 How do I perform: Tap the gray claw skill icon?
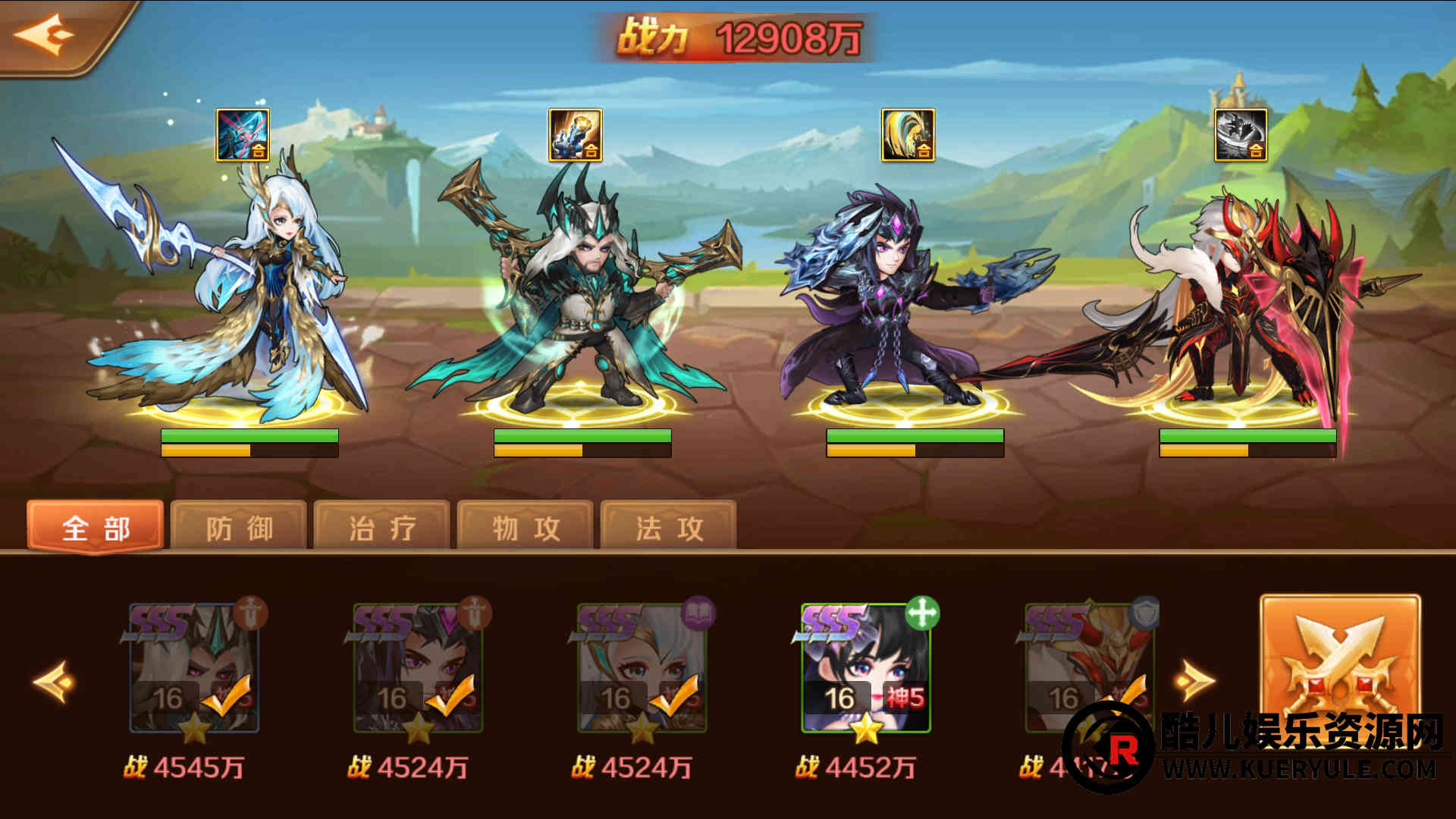1241,135
